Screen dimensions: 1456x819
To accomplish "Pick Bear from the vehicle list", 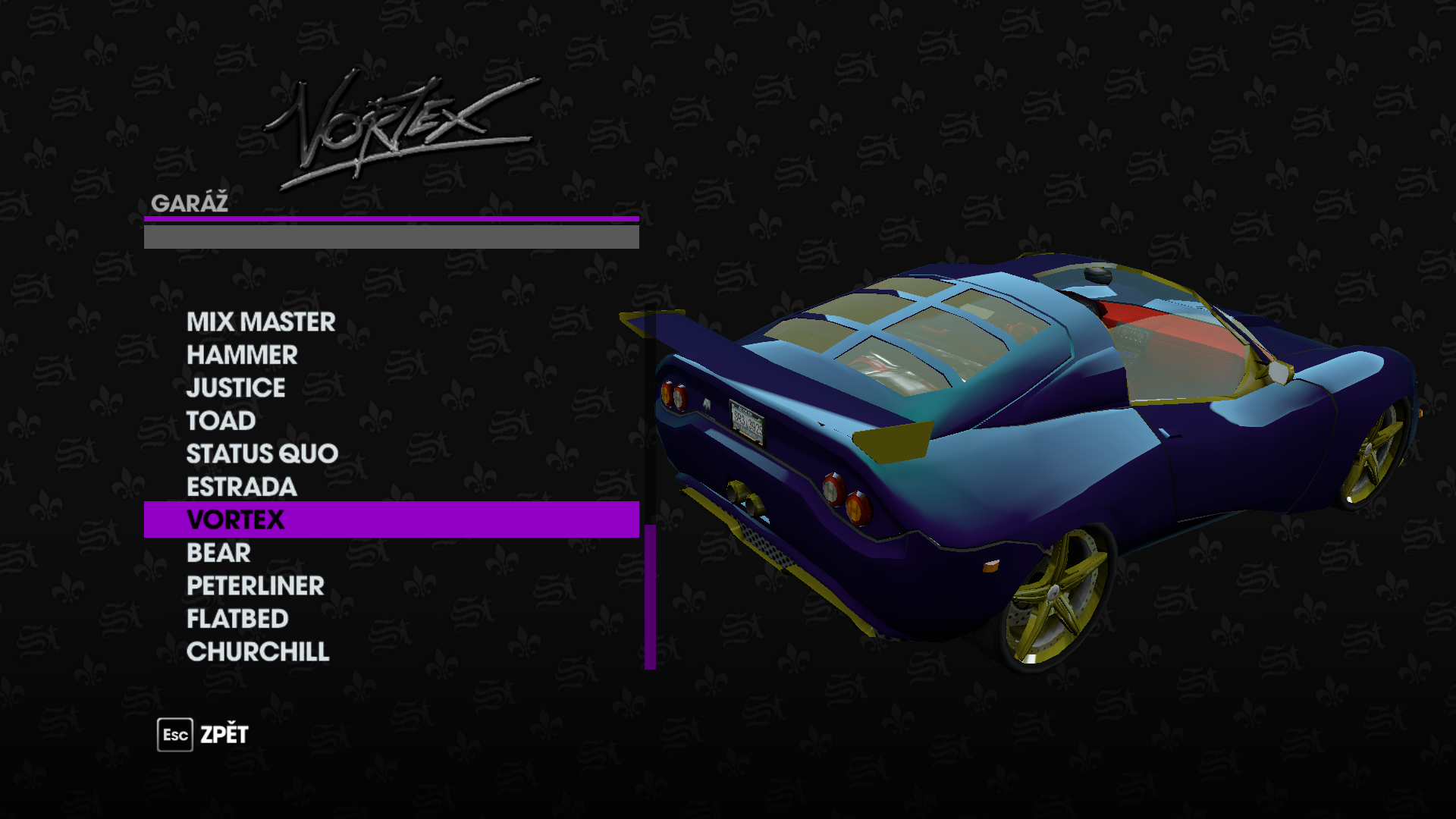I will [218, 553].
